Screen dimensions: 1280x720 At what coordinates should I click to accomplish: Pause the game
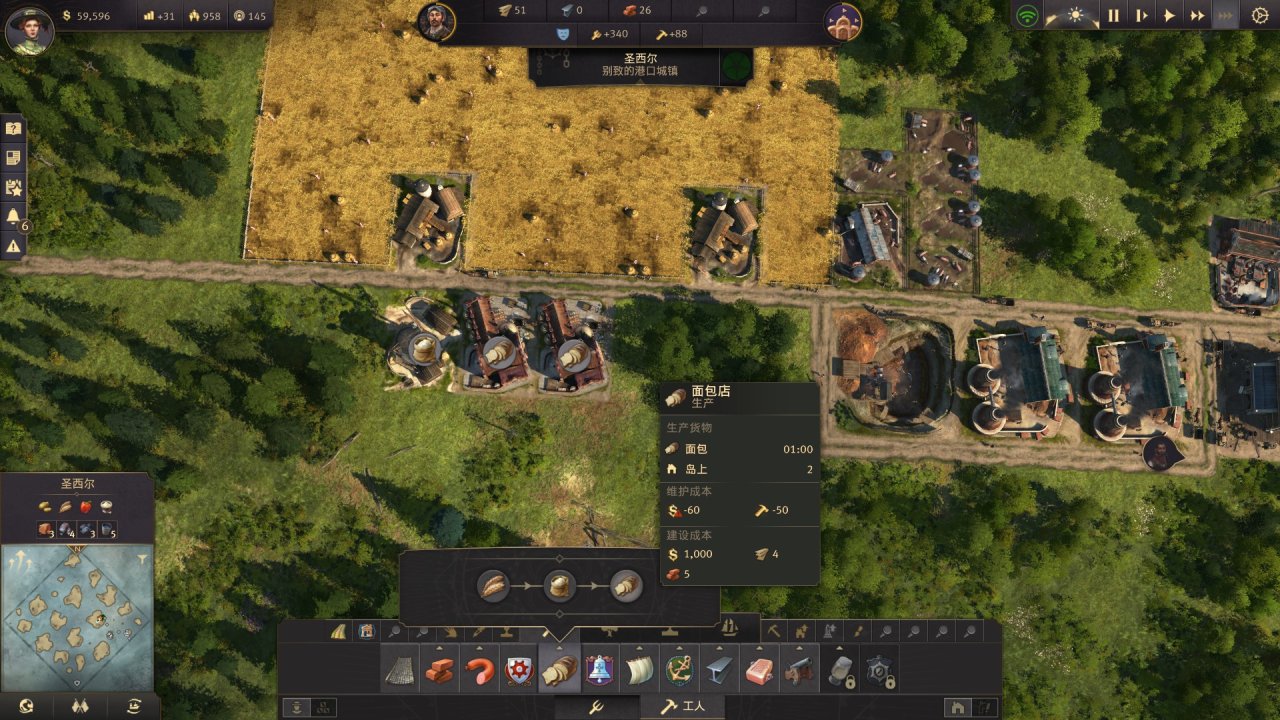pos(1113,16)
